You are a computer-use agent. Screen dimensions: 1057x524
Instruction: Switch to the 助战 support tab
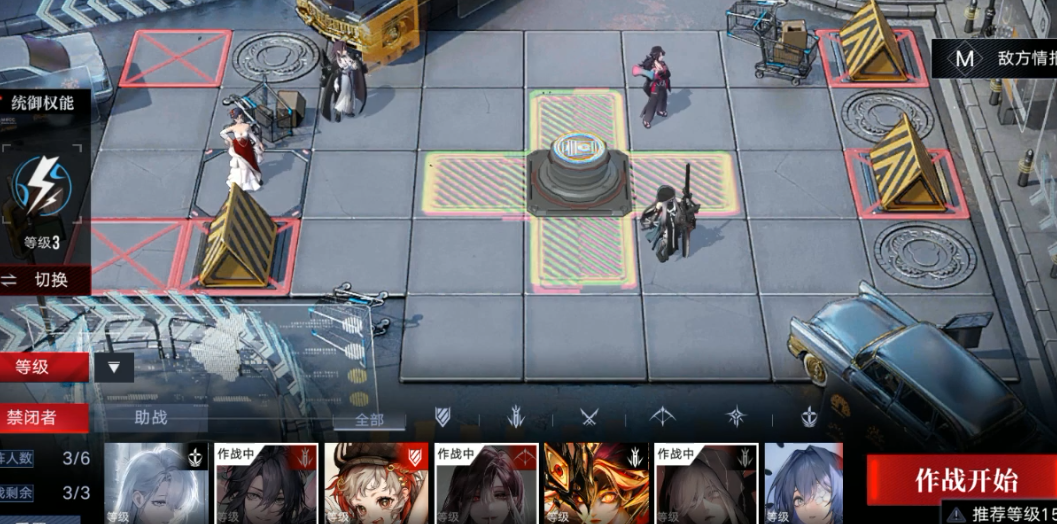pos(150,418)
